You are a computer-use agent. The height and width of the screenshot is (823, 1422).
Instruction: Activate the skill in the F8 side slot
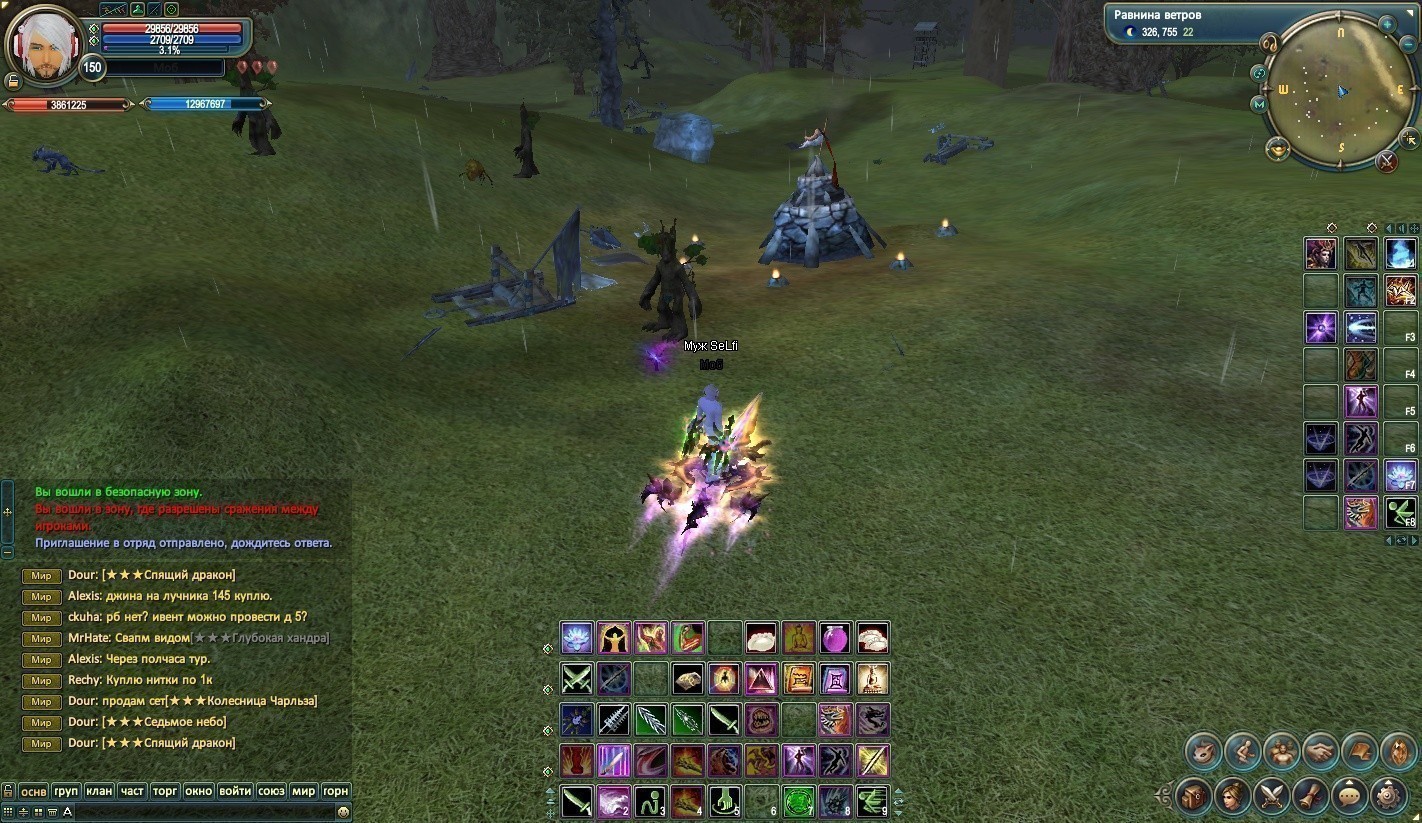(1399, 512)
